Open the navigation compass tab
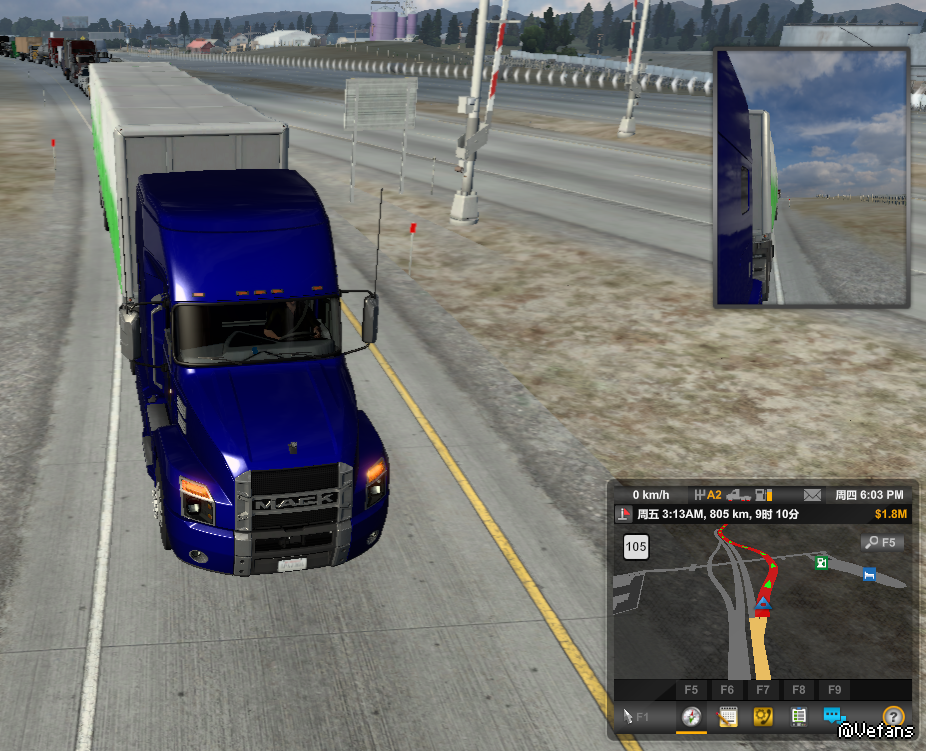This screenshot has height=751, width=926. pos(691,716)
